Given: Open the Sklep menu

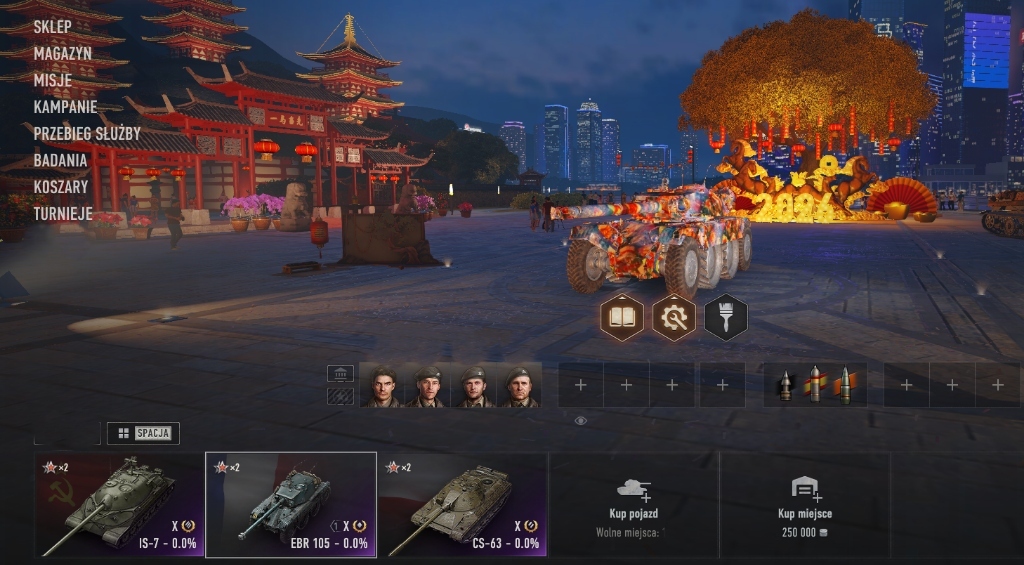Looking at the screenshot, I should click(52, 27).
